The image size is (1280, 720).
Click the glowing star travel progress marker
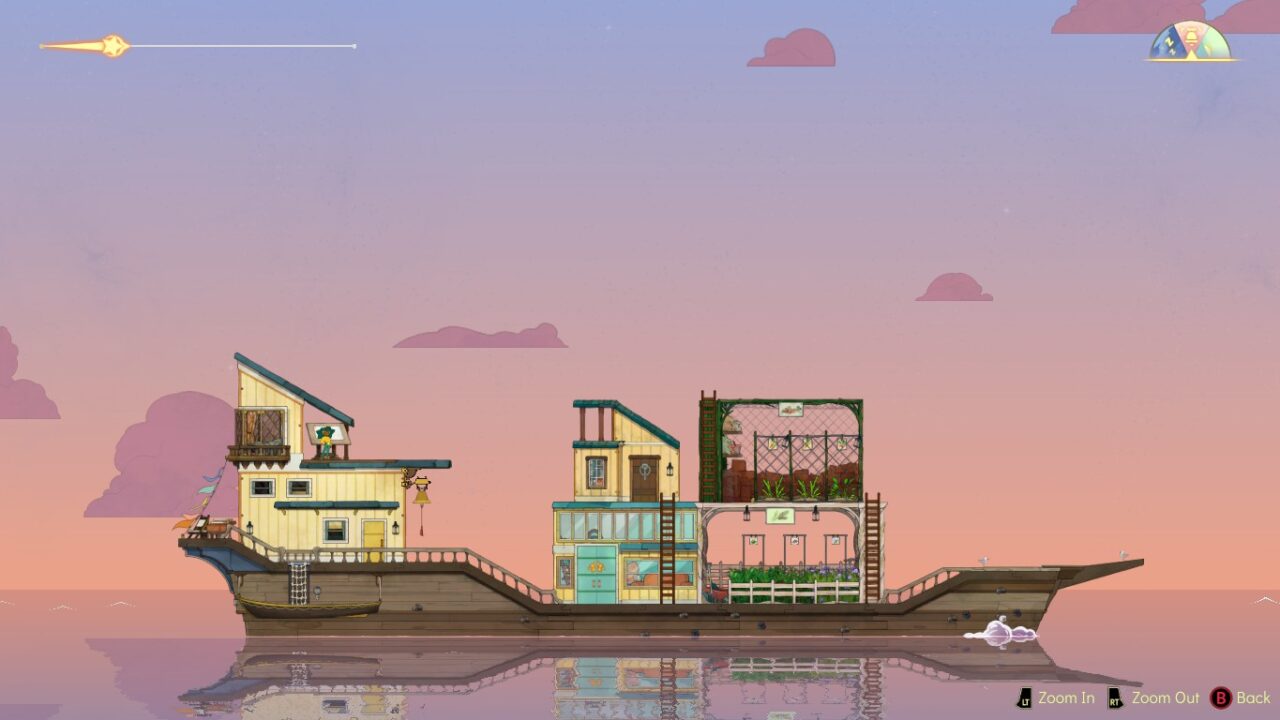click(x=113, y=46)
